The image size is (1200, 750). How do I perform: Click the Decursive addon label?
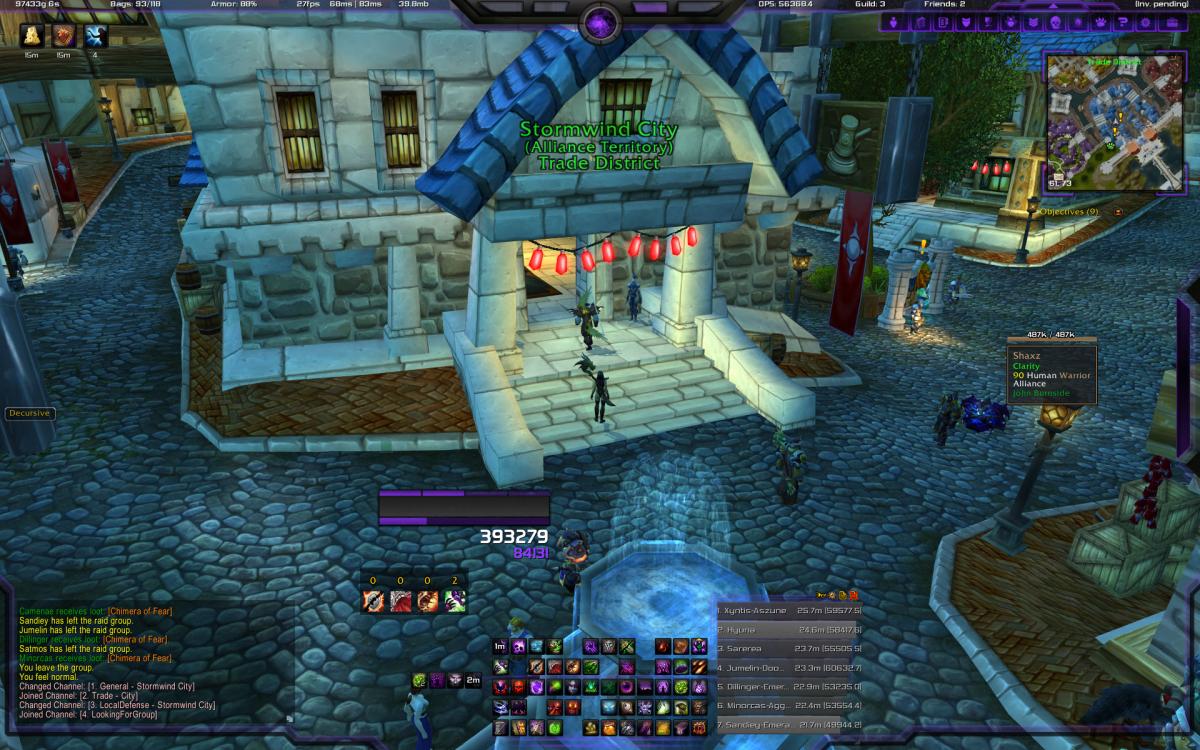tap(28, 413)
